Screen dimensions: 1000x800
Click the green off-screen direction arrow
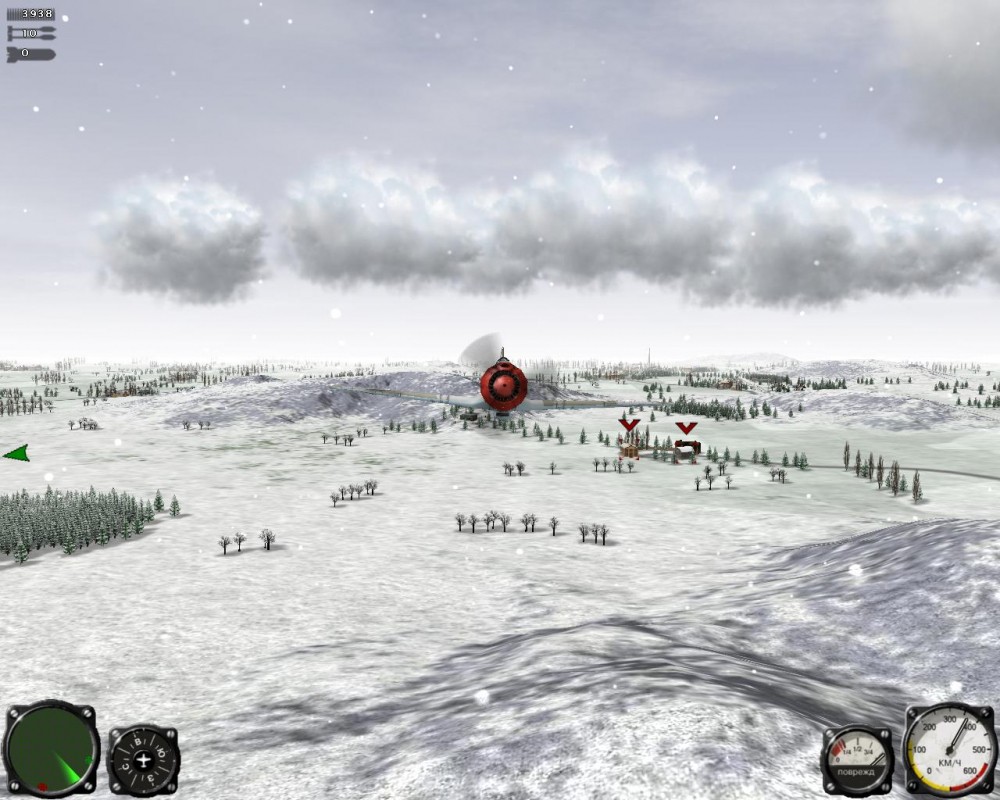16,453
